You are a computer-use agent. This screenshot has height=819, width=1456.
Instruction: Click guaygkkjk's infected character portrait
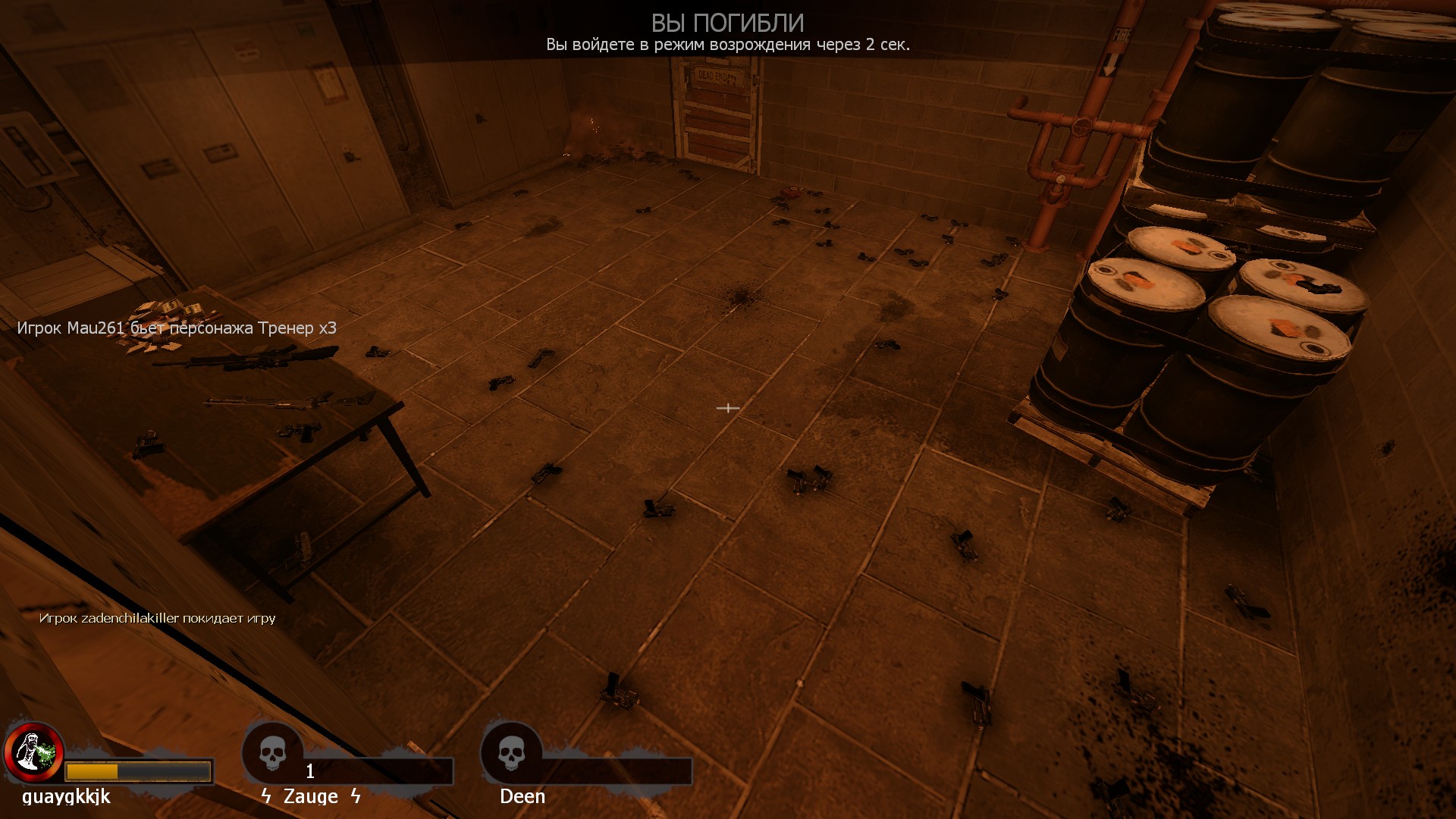point(33,752)
